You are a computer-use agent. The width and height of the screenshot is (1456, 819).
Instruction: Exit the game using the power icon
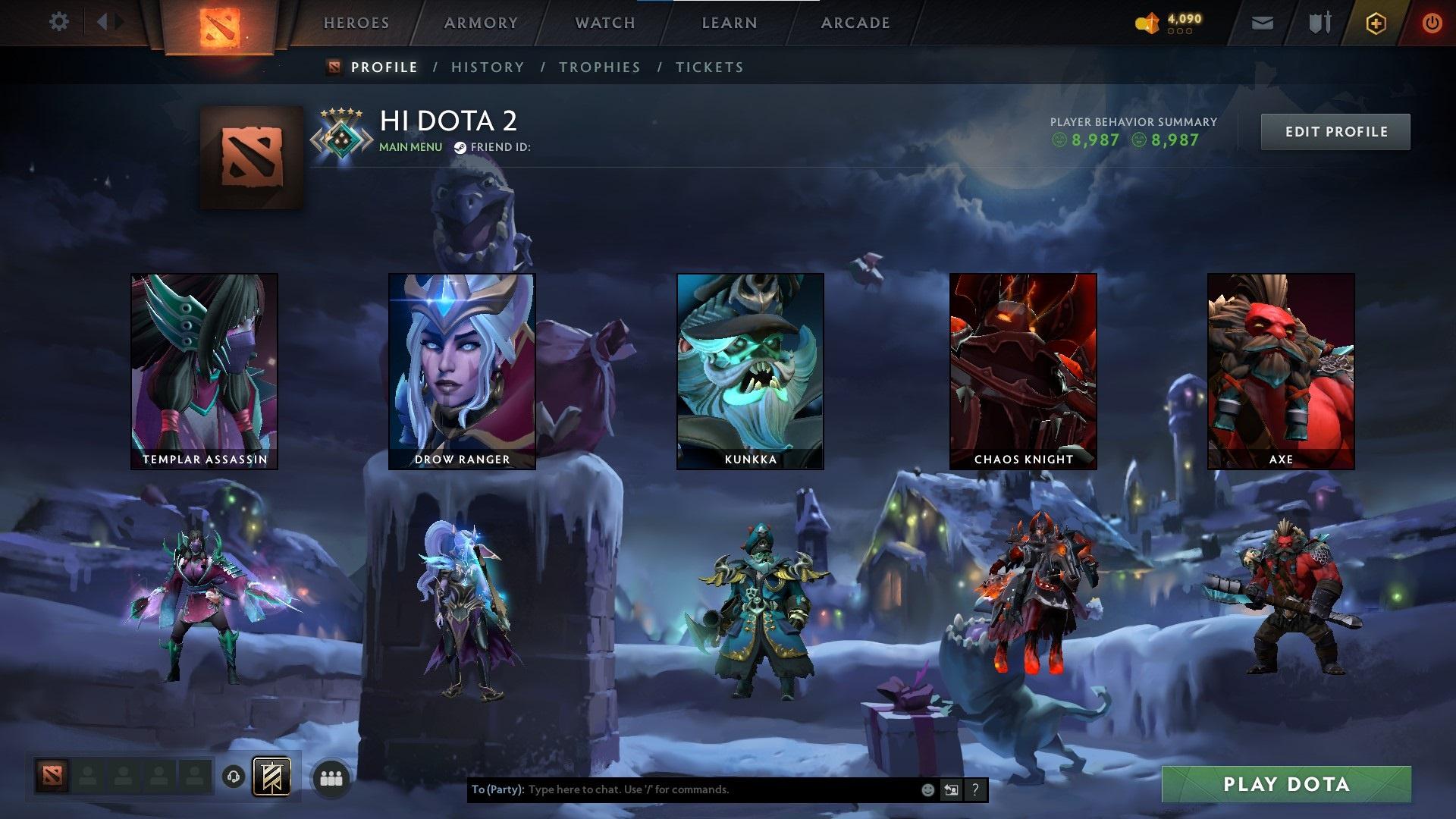1432,23
